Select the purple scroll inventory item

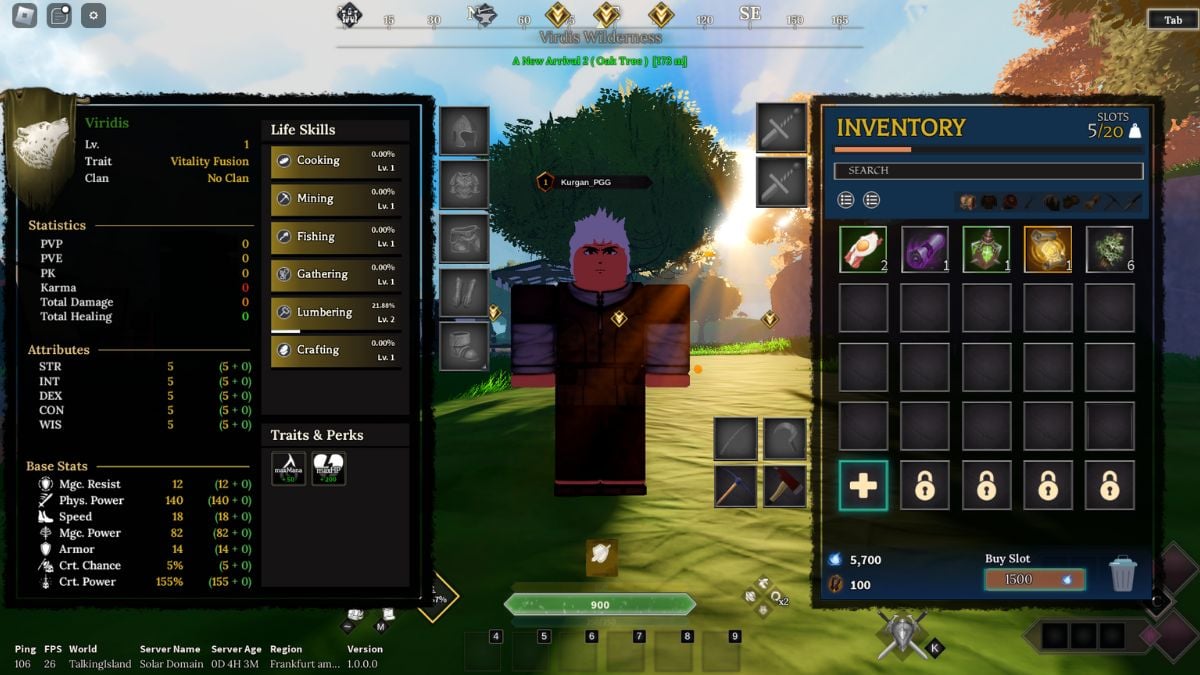(x=925, y=250)
